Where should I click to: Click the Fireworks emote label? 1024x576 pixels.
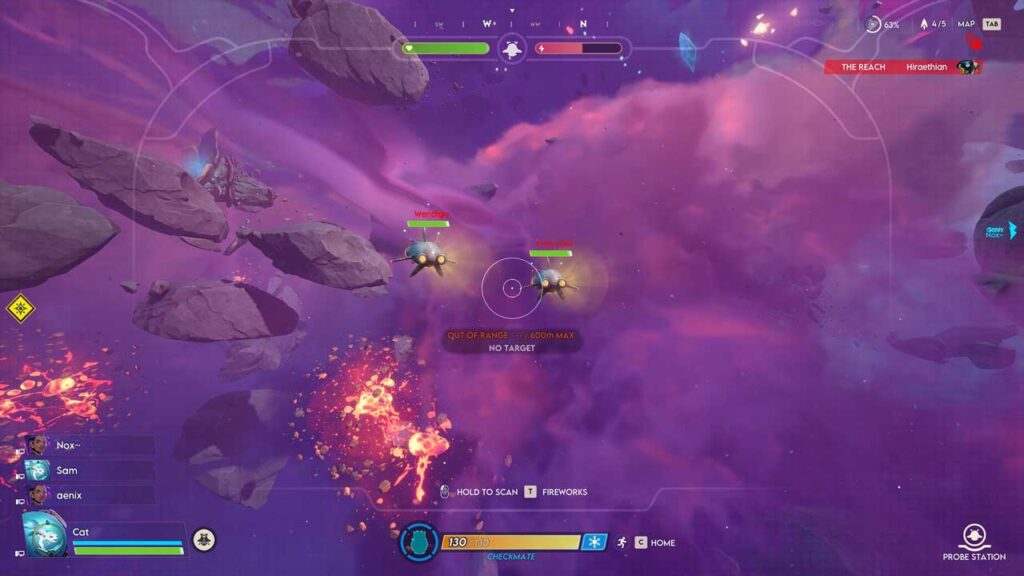click(x=564, y=492)
